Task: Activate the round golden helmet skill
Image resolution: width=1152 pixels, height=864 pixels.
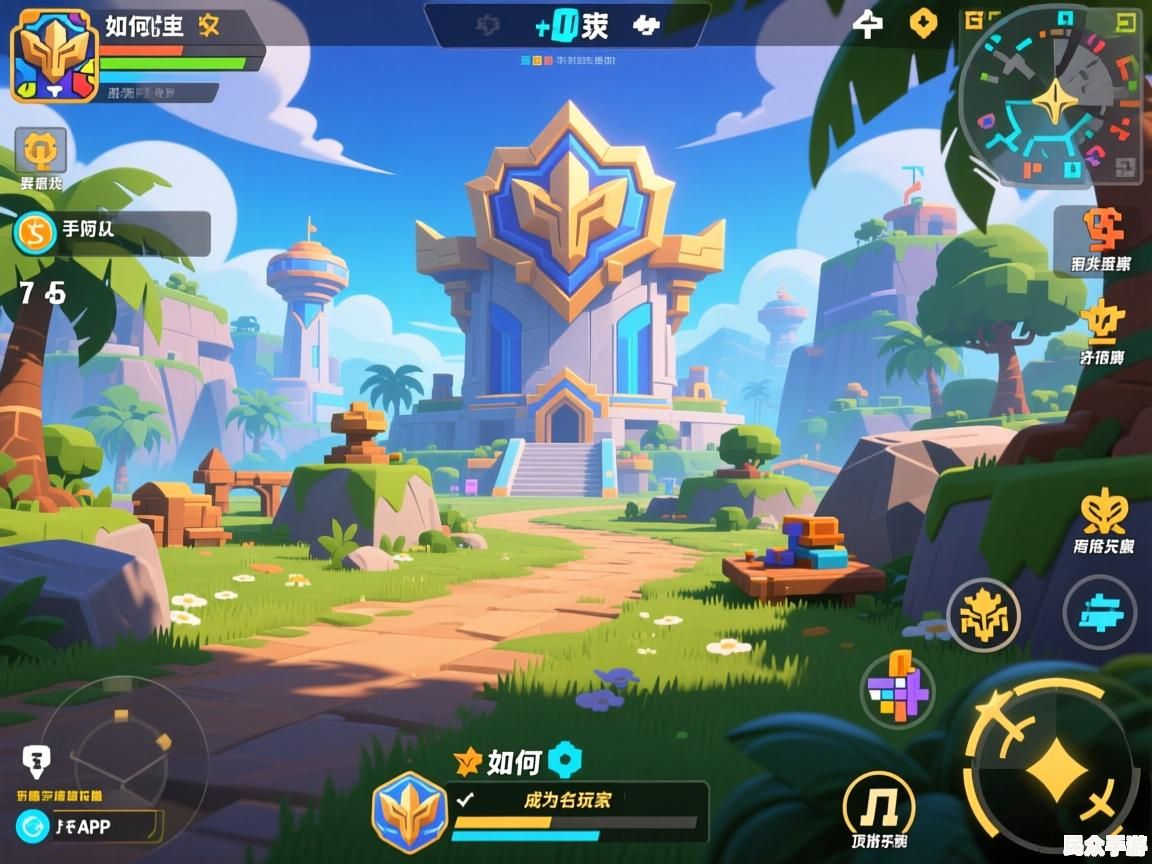Action: click(983, 614)
